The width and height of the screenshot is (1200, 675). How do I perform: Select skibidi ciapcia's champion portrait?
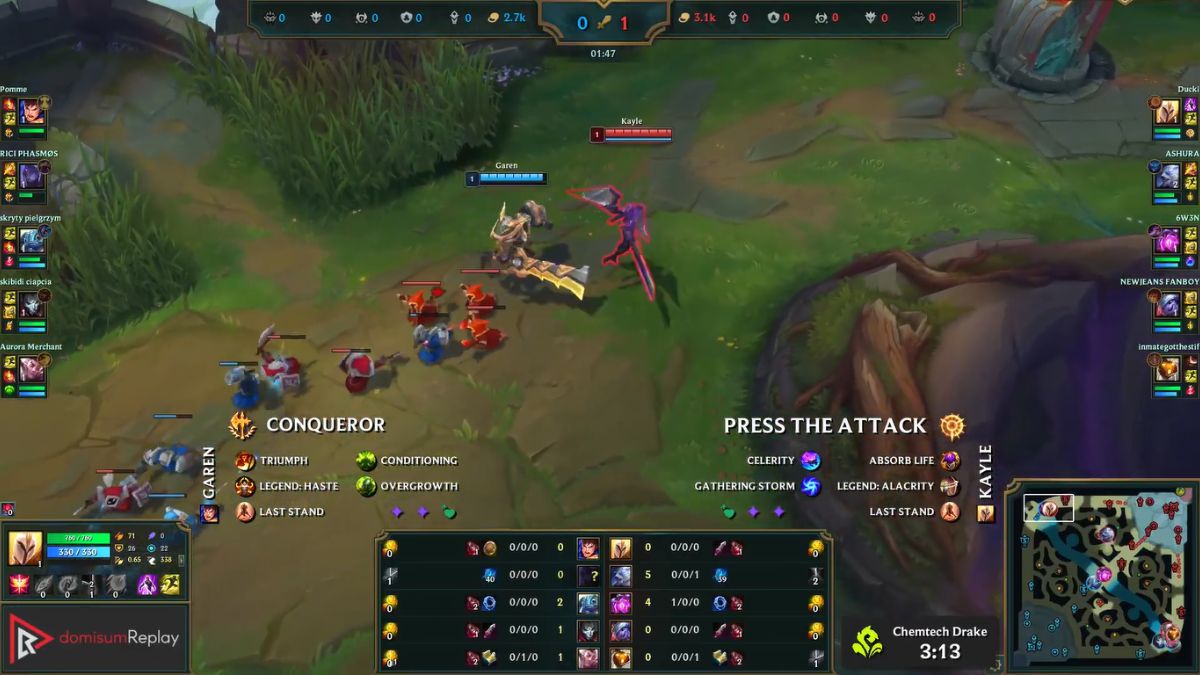tap(31, 304)
